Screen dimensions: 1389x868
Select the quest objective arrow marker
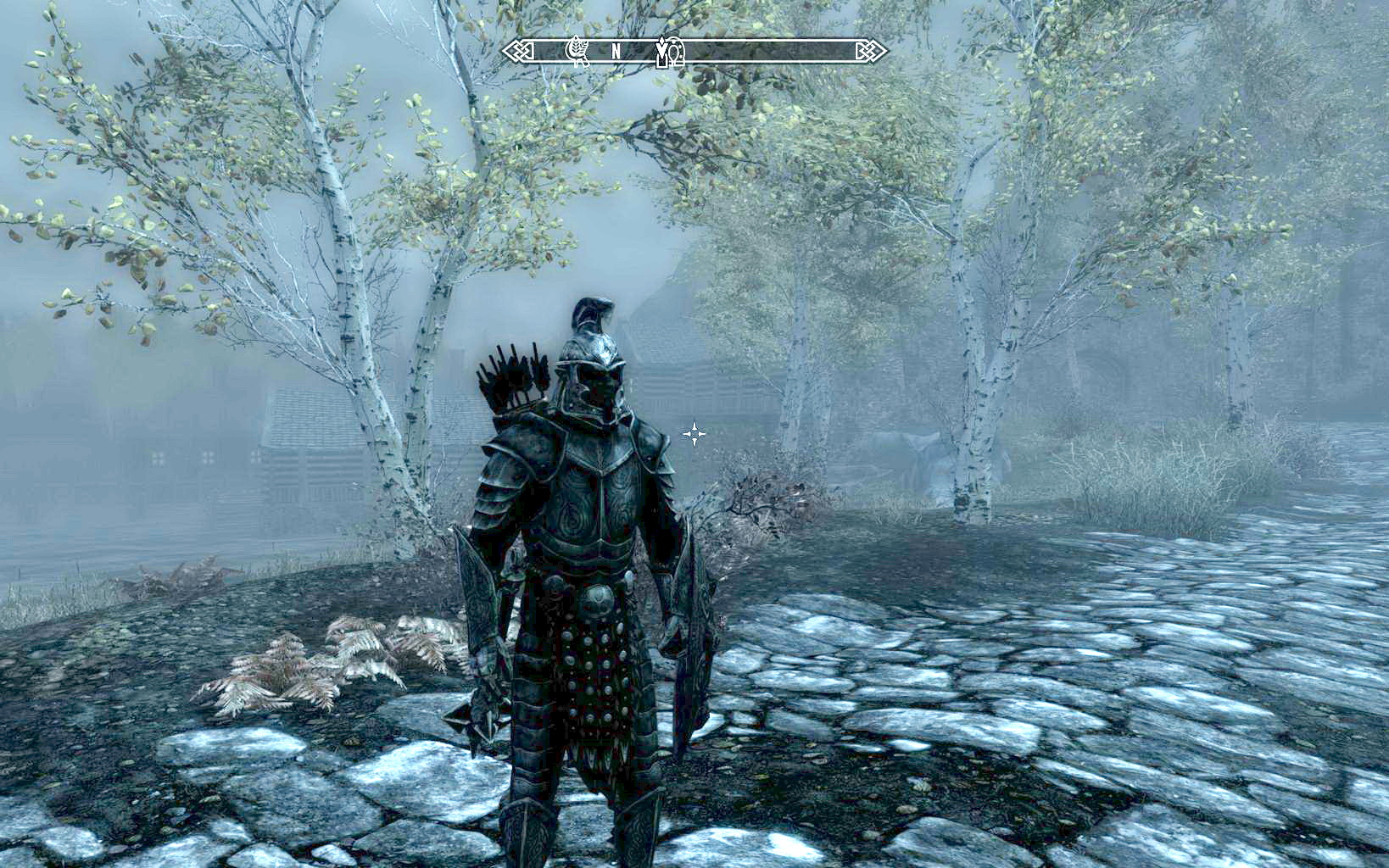click(x=661, y=51)
